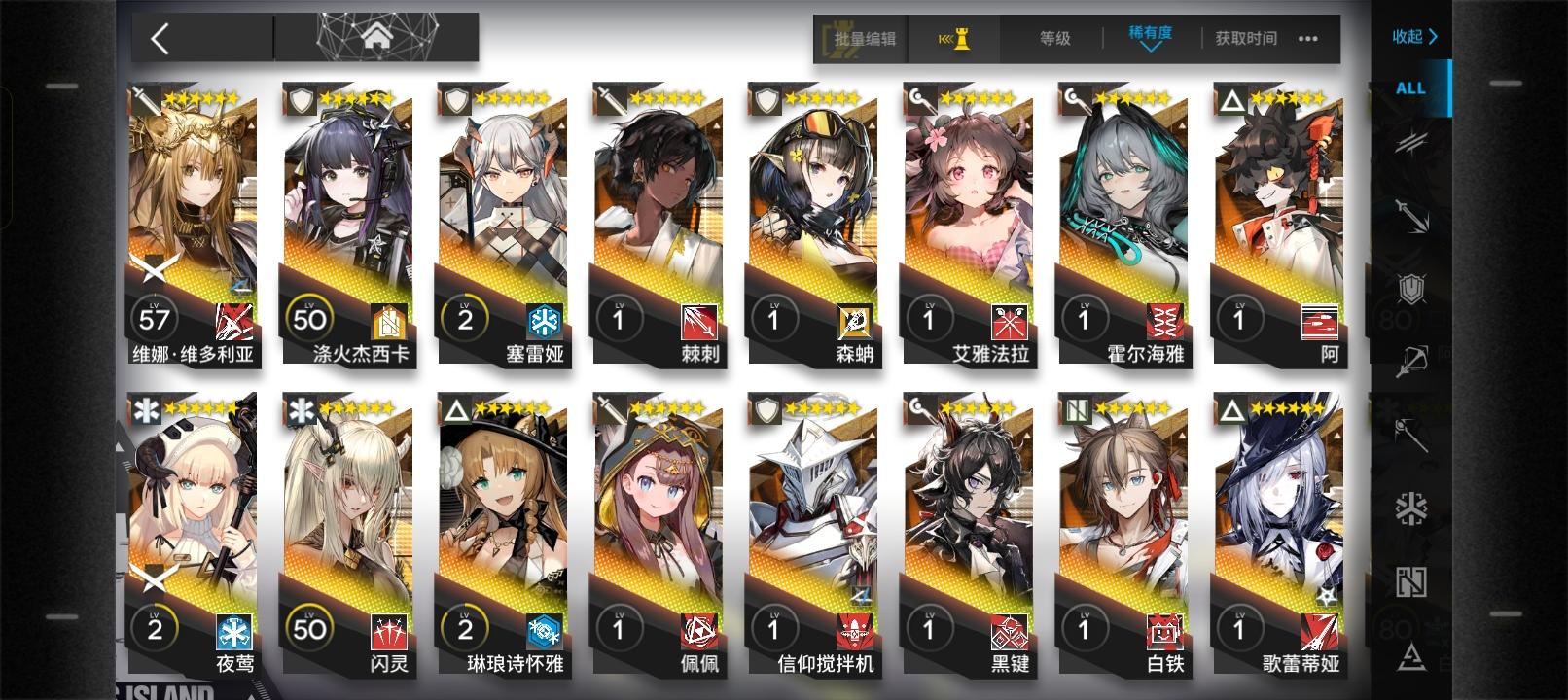Select the 夜莺 operator portrait

(191, 506)
